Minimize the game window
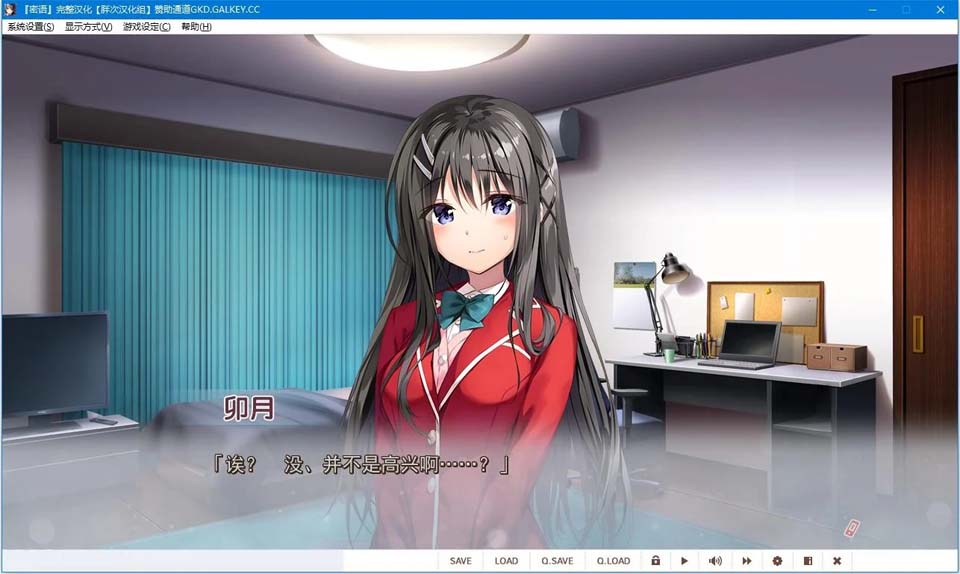The width and height of the screenshot is (960, 574). pos(873,9)
